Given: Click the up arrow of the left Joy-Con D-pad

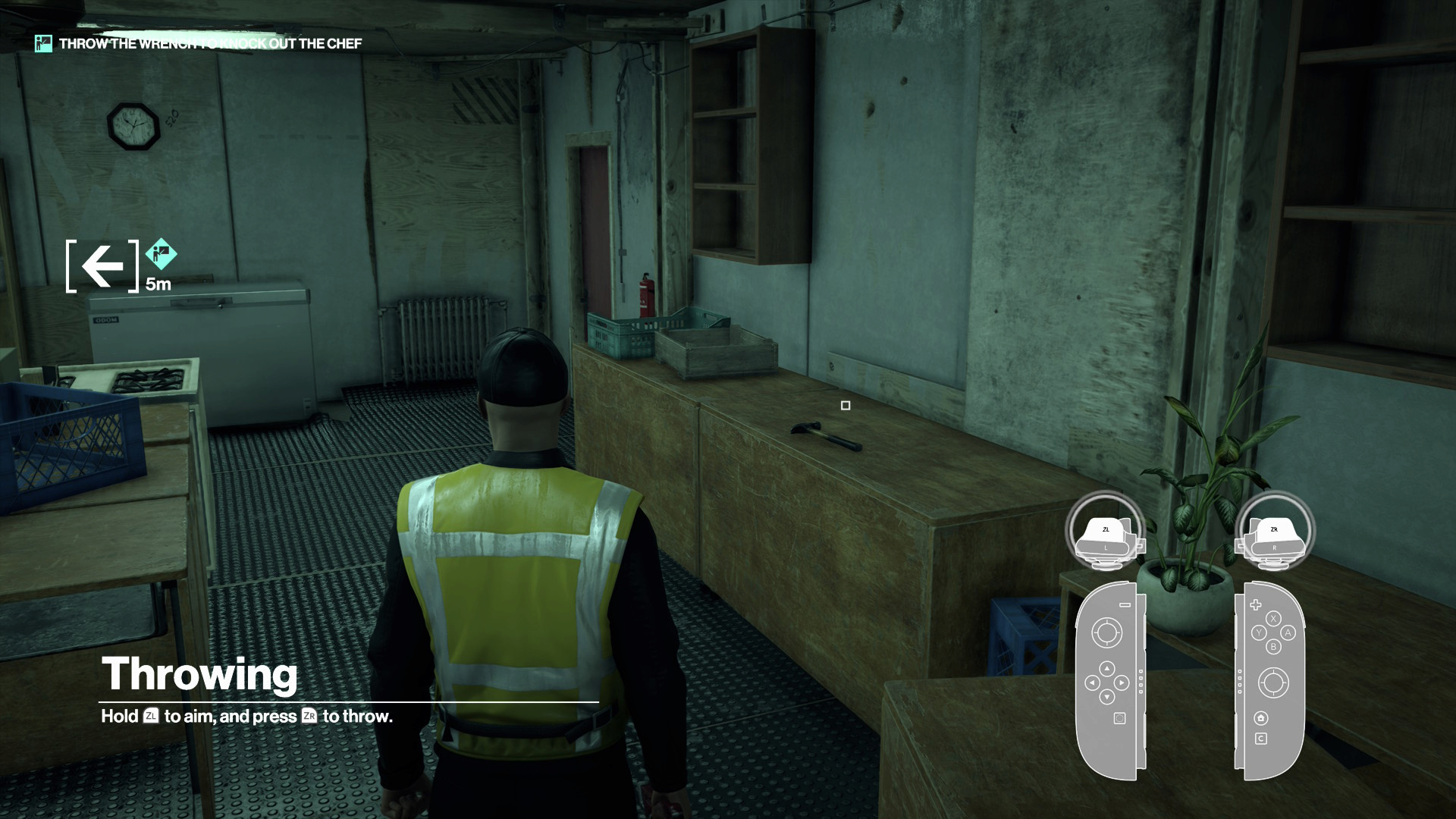Looking at the screenshot, I should 1107,670.
